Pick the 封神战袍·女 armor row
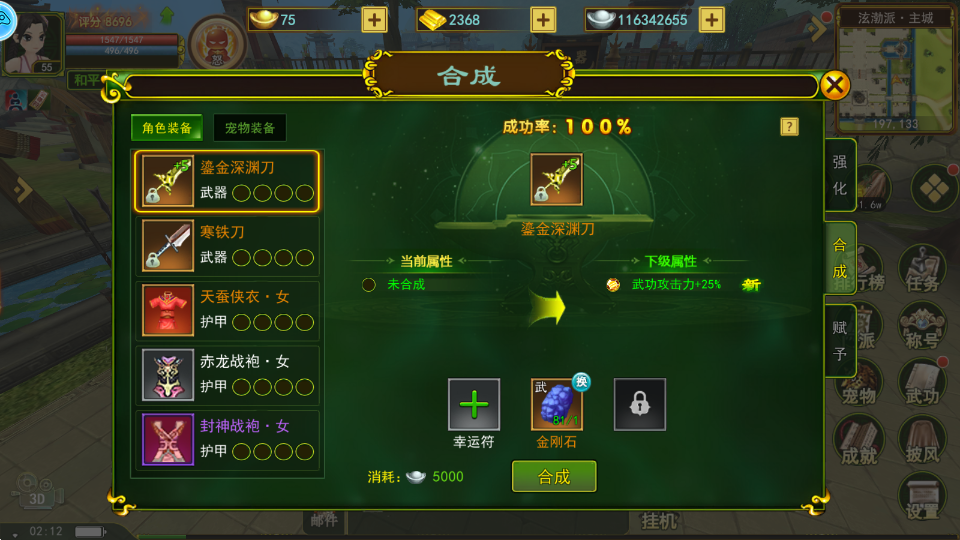This screenshot has height=540, width=960. click(227, 439)
